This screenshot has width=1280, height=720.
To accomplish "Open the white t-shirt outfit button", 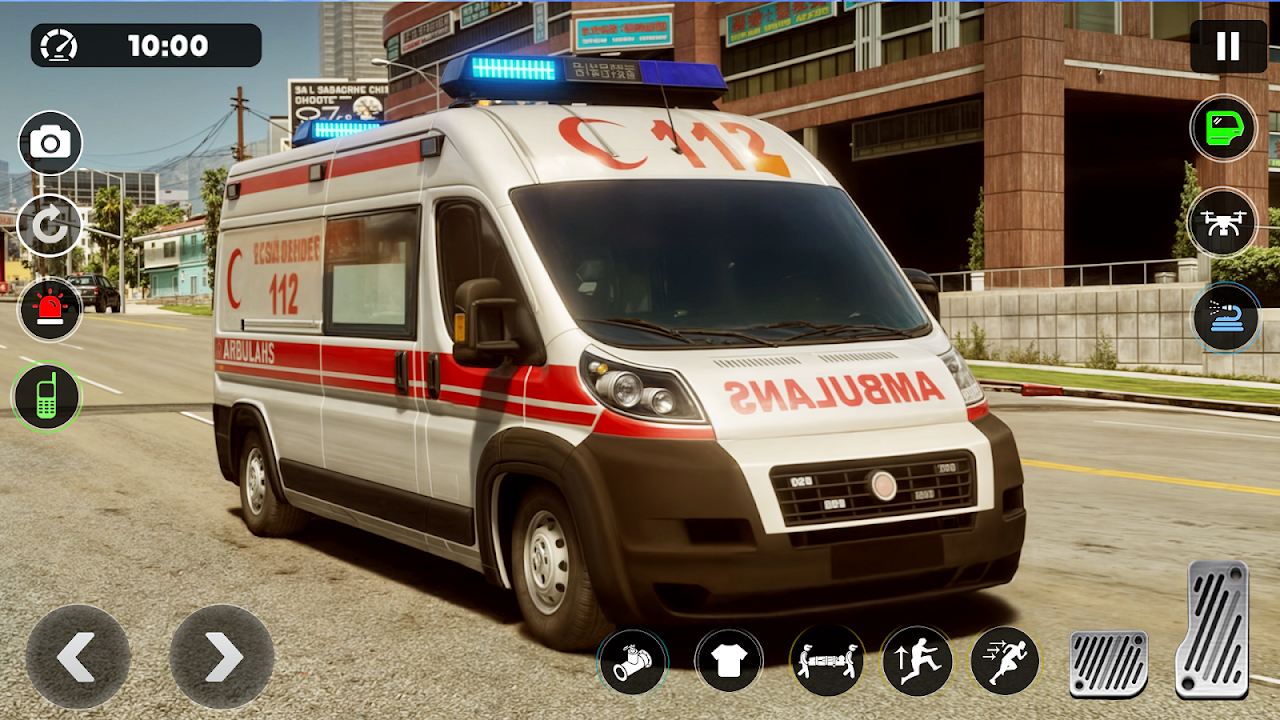I will 729,661.
